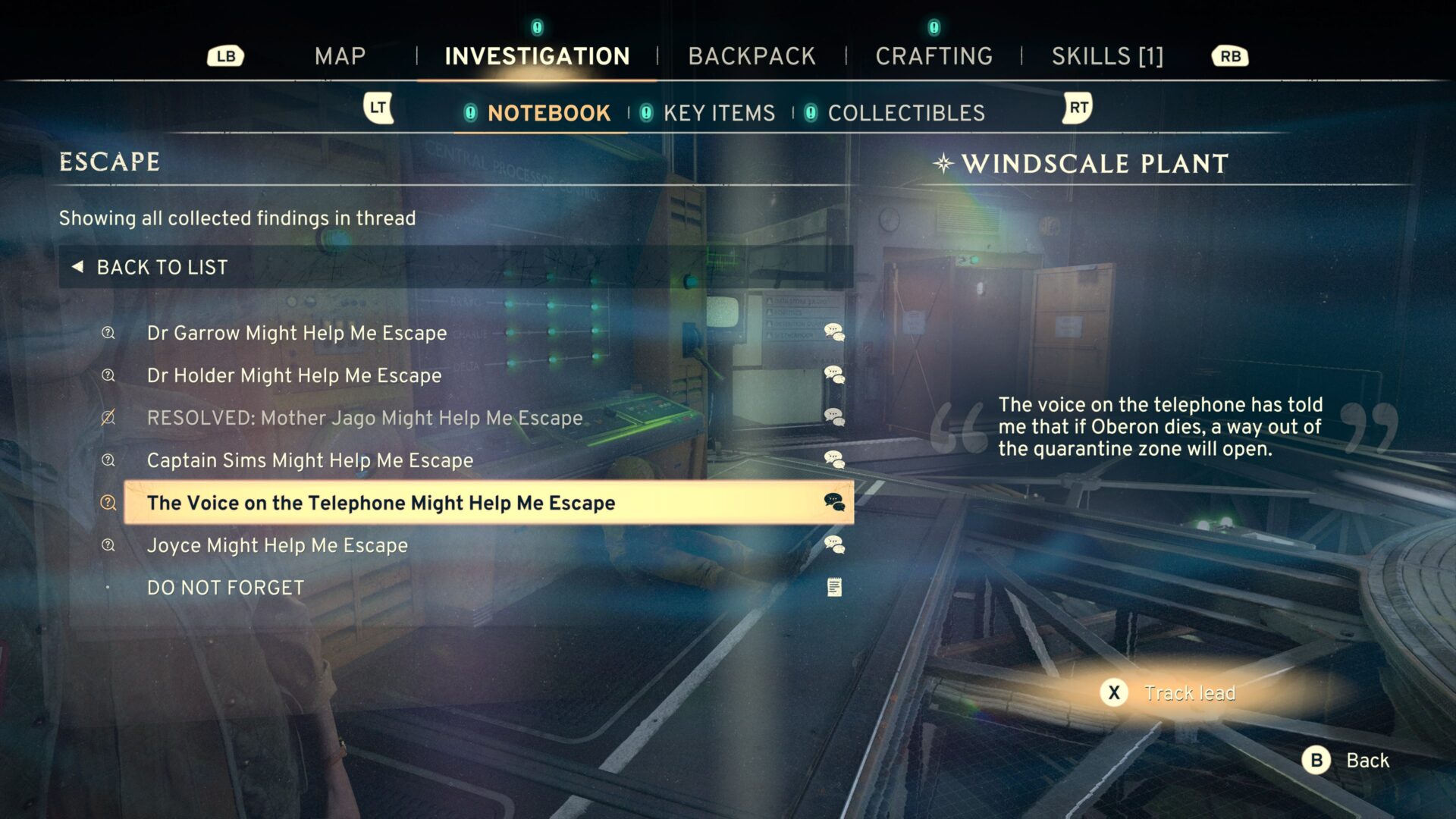The image size is (1456, 819).
Task: Go to the Skills tab
Action: pos(1107,56)
